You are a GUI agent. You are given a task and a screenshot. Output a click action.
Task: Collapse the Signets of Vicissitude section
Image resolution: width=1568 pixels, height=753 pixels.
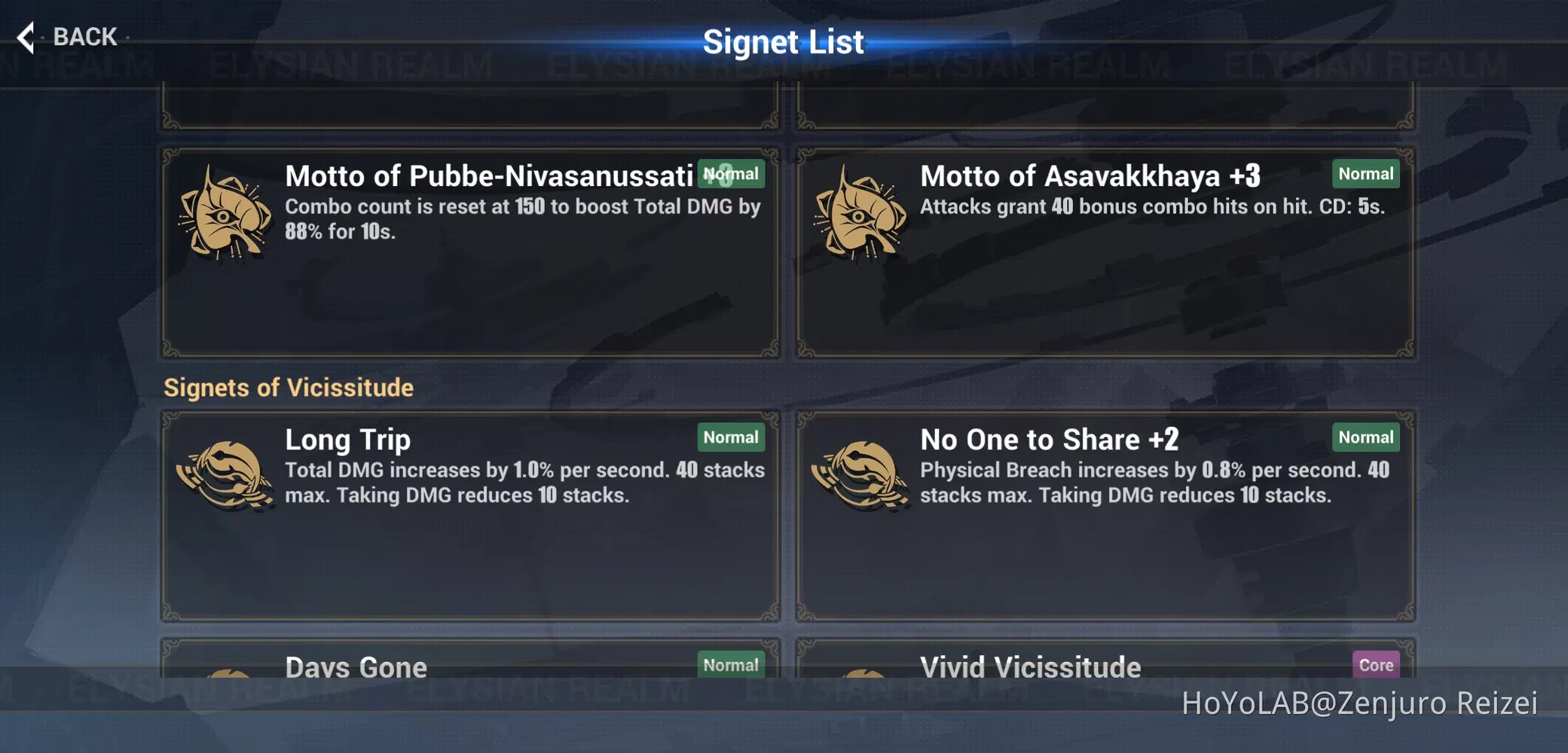[x=289, y=387]
